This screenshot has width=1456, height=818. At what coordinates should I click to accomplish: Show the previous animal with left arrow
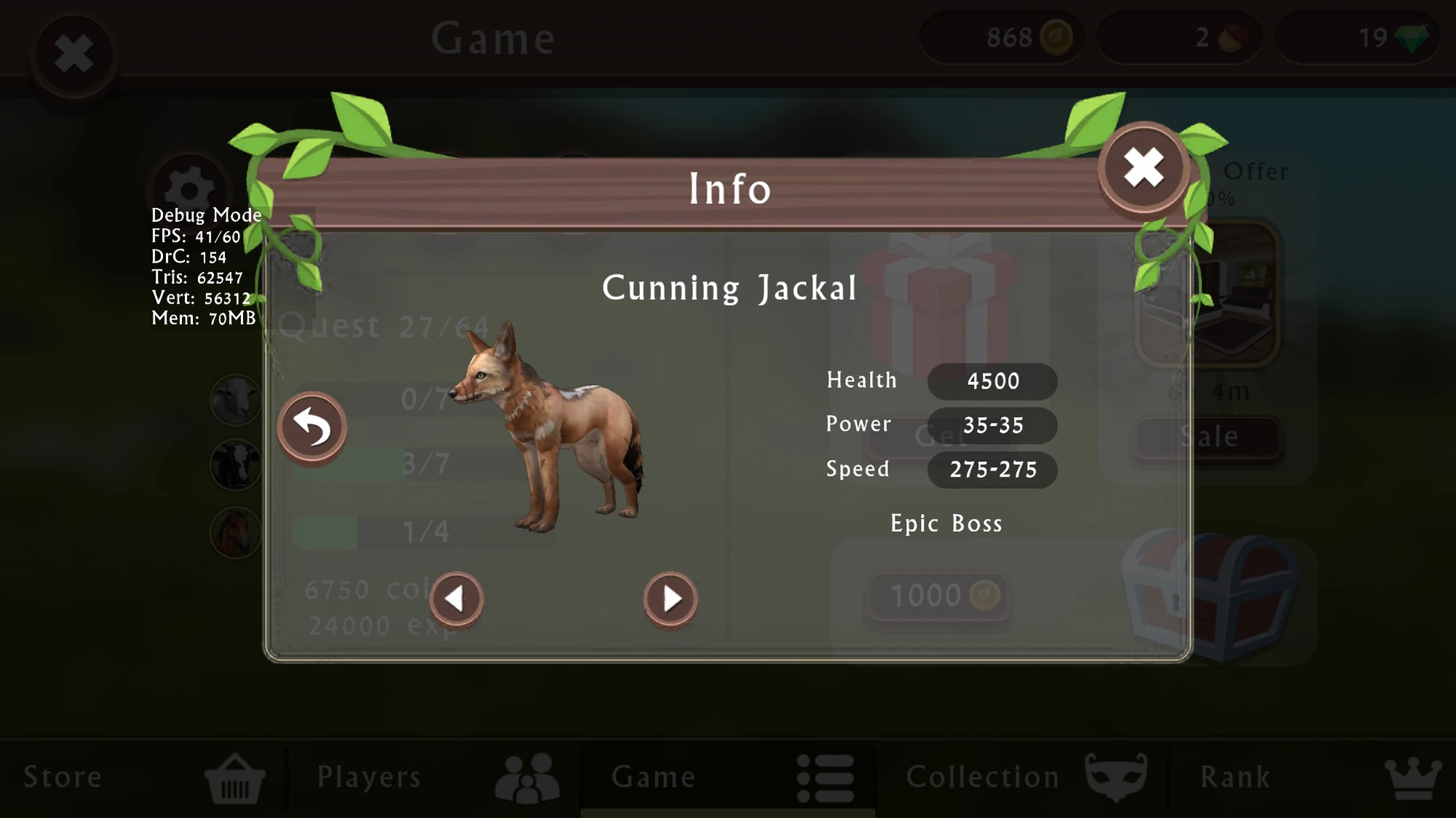pyautogui.click(x=457, y=598)
